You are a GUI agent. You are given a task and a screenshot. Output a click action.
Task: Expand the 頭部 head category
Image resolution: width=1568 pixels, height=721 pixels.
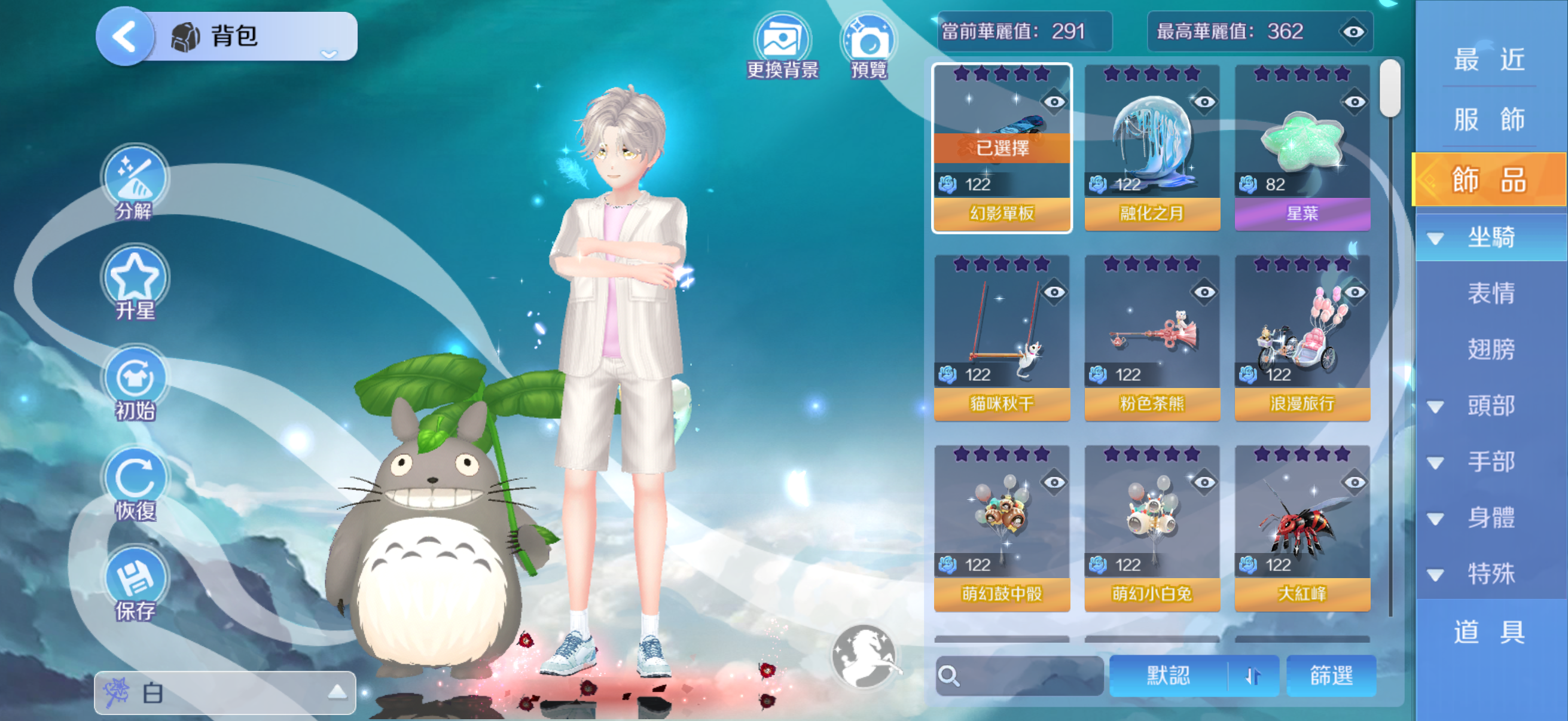click(x=1489, y=406)
